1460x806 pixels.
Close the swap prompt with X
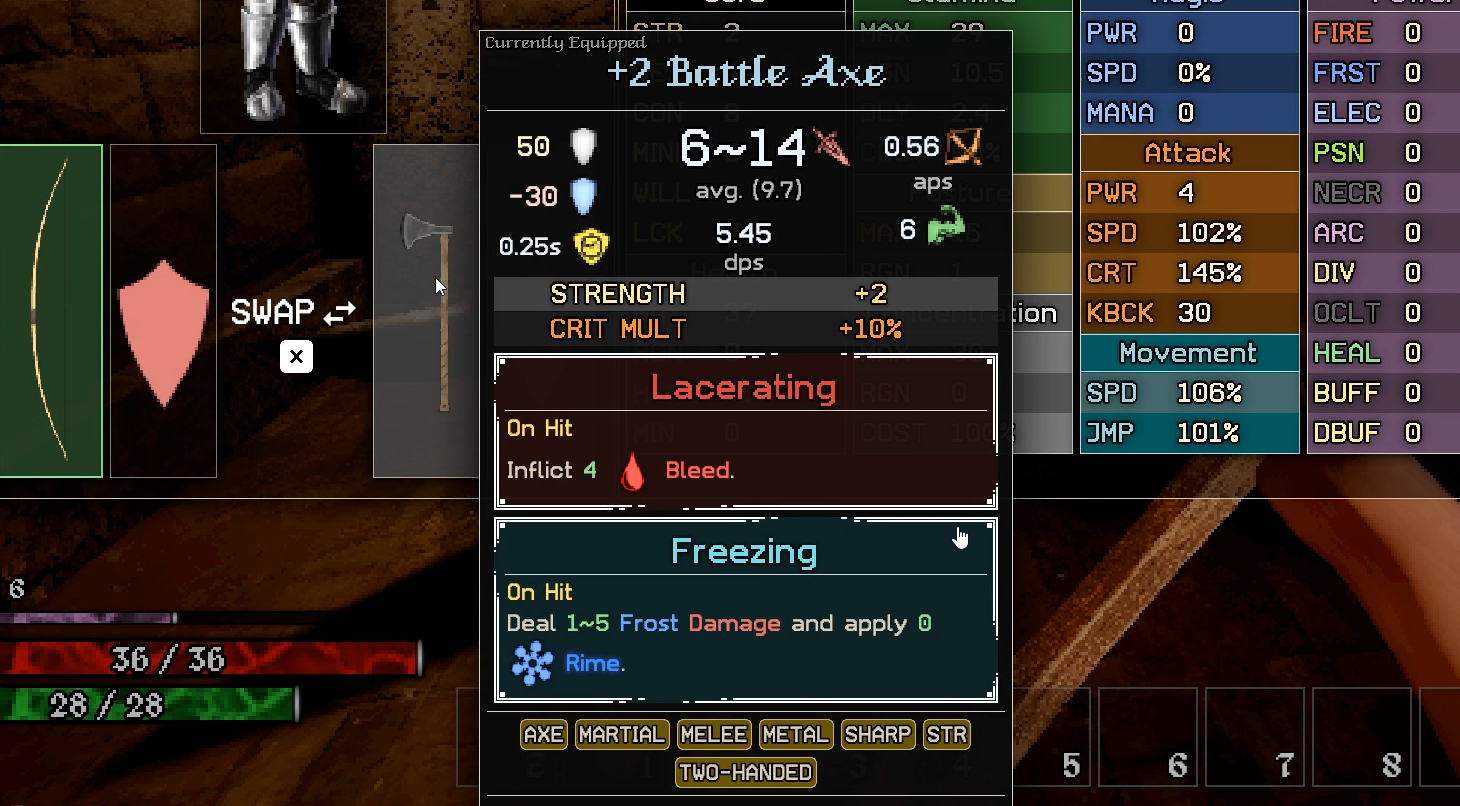(x=296, y=357)
